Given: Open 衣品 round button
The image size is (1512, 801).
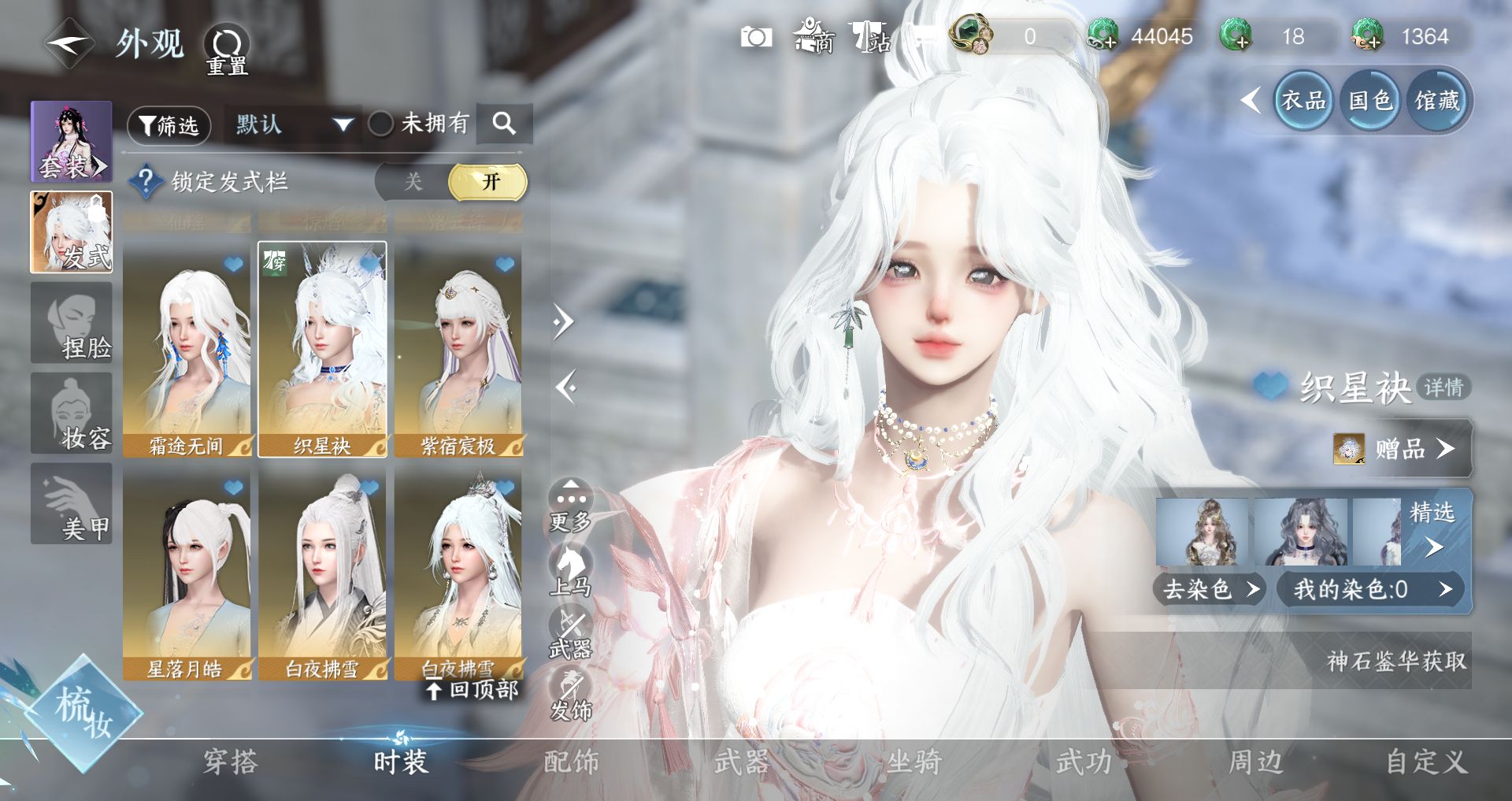Looking at the screenshot, I should [x=1303, y=101].
